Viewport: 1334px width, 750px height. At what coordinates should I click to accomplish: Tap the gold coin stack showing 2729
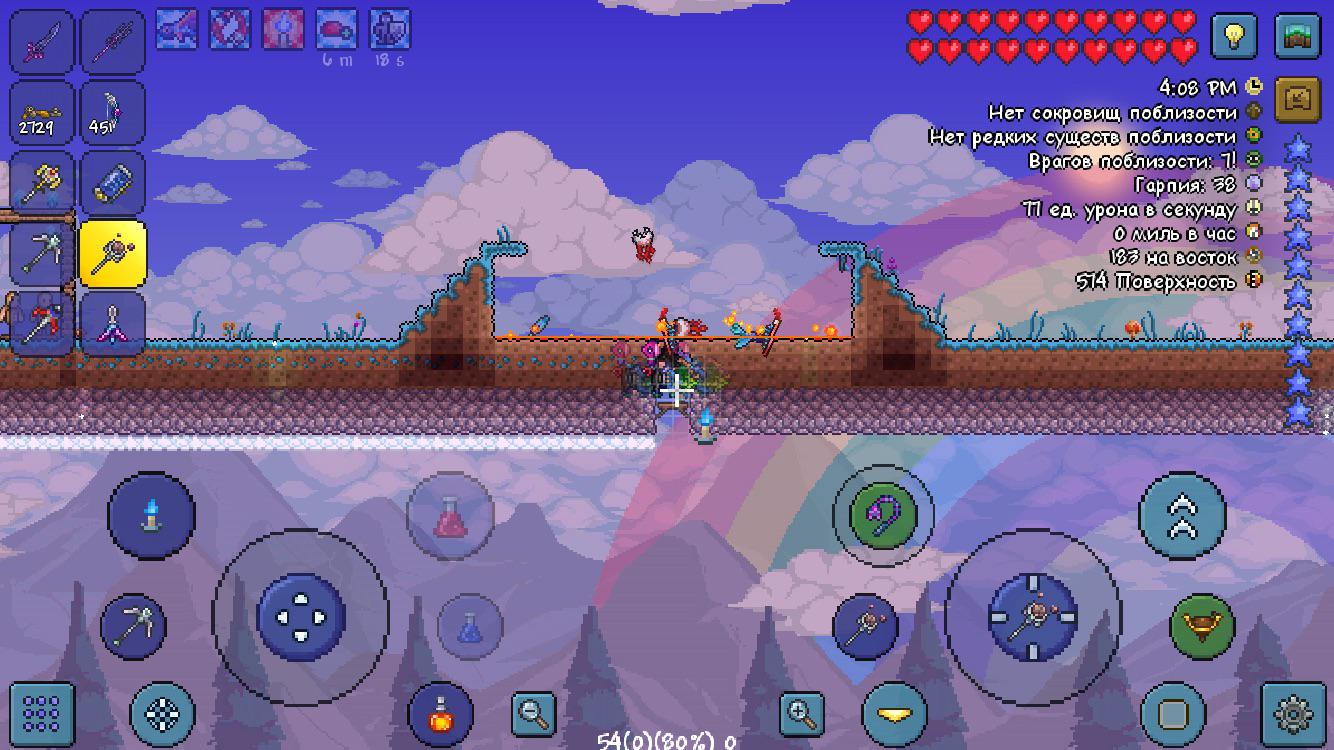40,113
